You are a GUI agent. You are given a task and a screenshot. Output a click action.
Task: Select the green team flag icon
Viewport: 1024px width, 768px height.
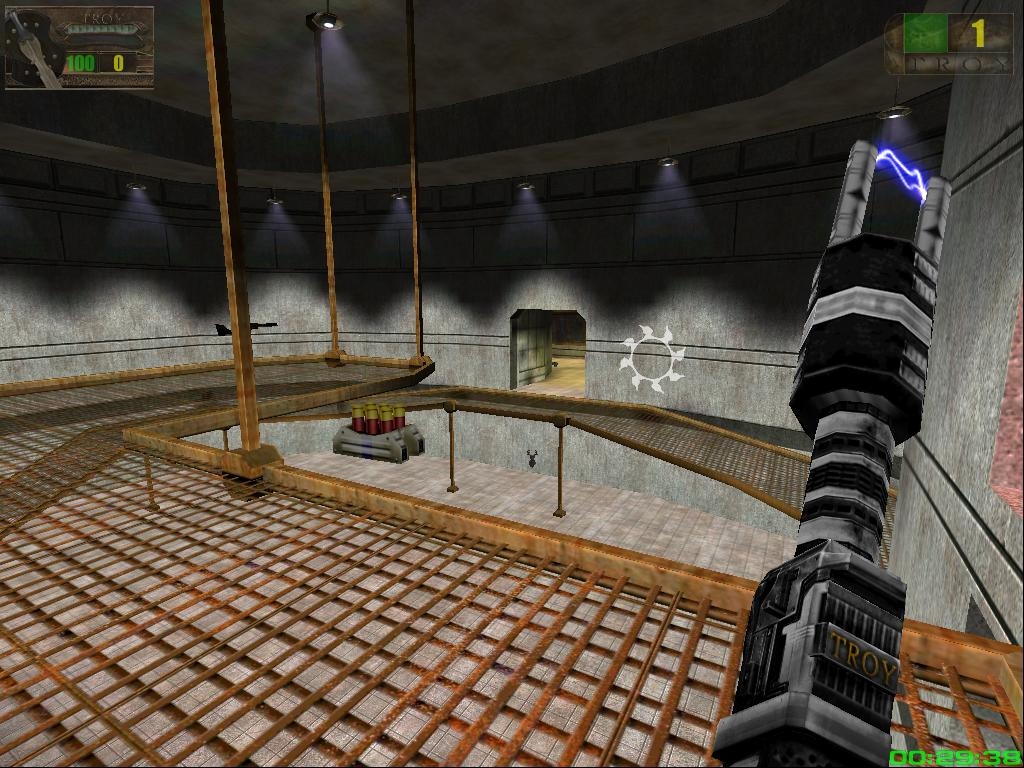(925, 33)
